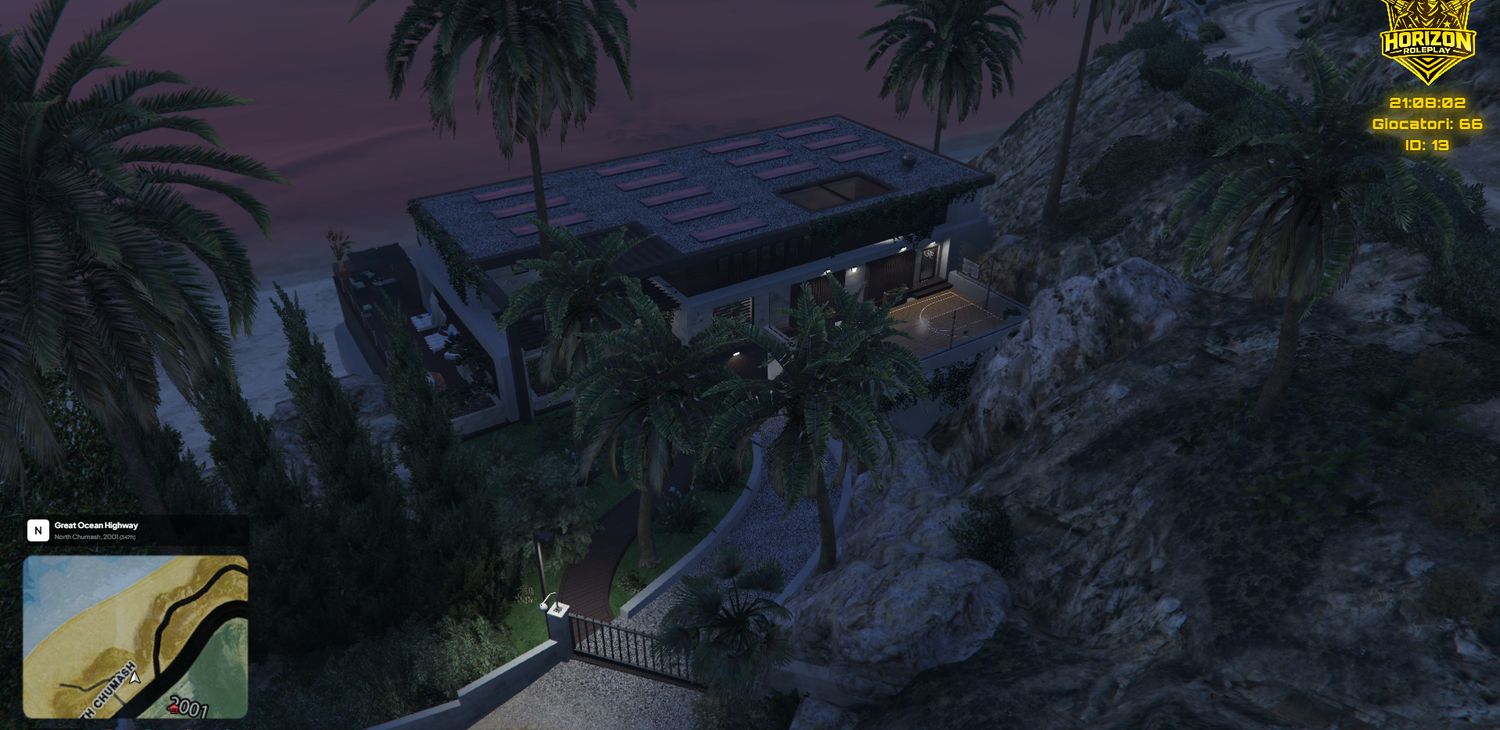Select the ID: 13 label
Viewport: 1500px width, 730px height.
click(x=1428, y=143)
